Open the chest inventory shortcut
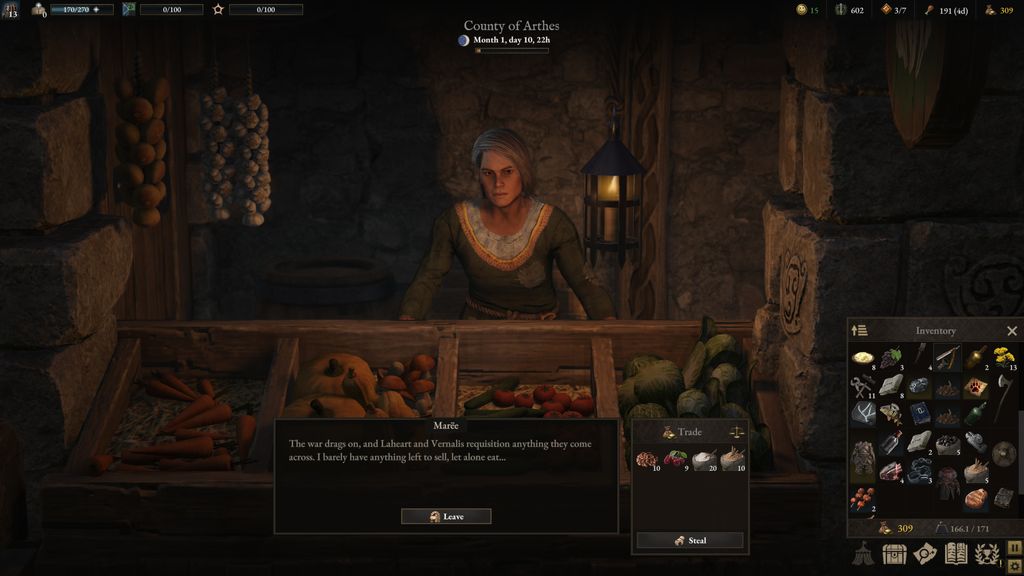This screenshot has width=1024, height=576. click(x=894, y=553)
